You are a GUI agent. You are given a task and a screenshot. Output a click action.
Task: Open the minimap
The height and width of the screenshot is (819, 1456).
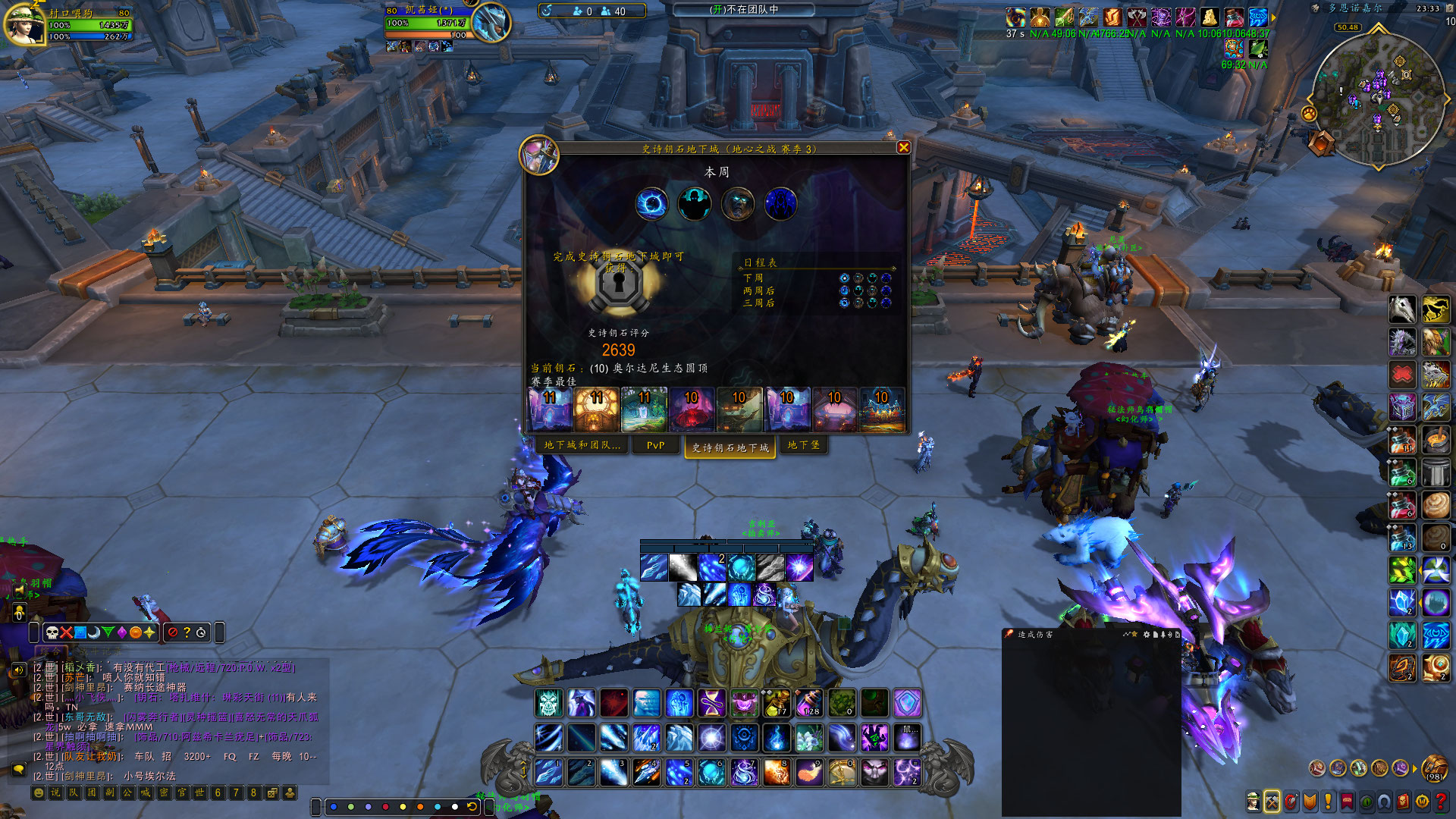(x=1376, y=99)
